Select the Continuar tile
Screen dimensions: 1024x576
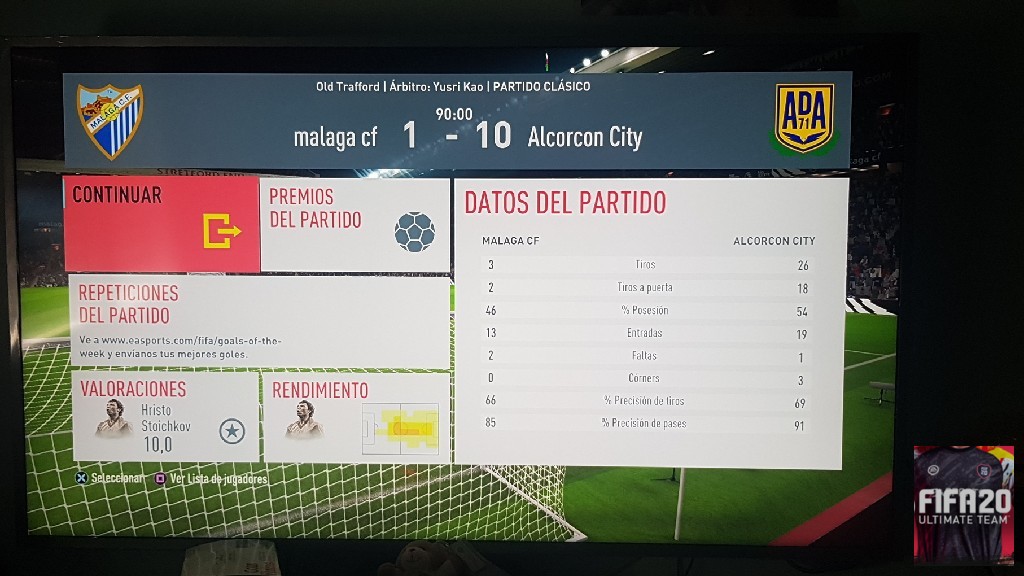coord(161,225)
